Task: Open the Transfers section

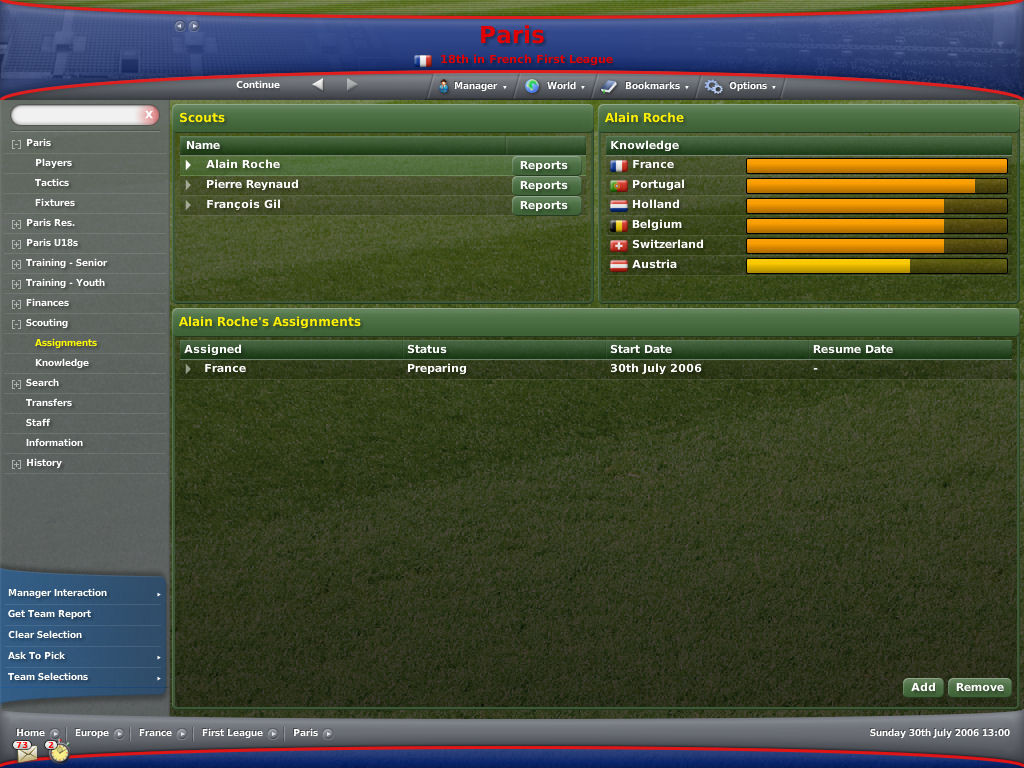Action: [x=49, y=403]
